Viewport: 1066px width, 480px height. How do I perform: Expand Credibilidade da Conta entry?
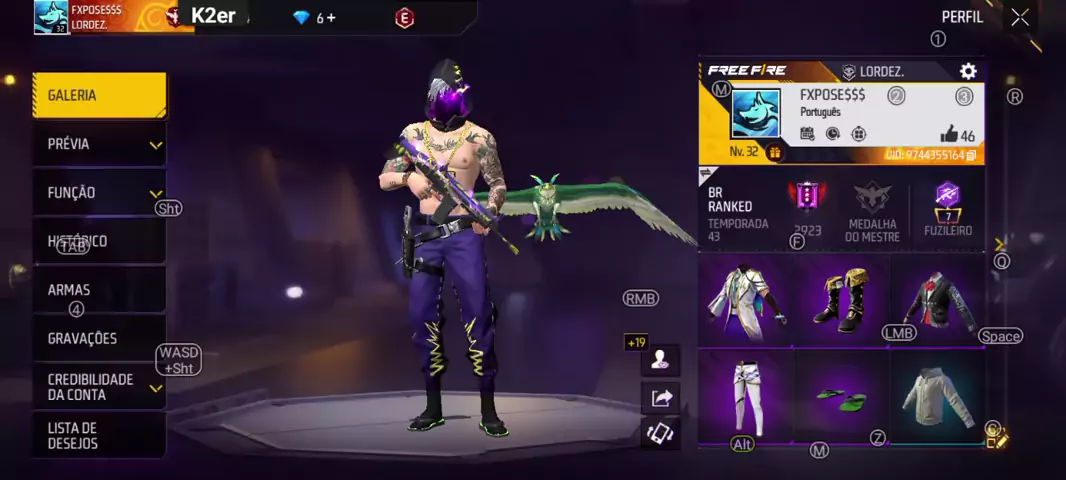click(98, 387)
